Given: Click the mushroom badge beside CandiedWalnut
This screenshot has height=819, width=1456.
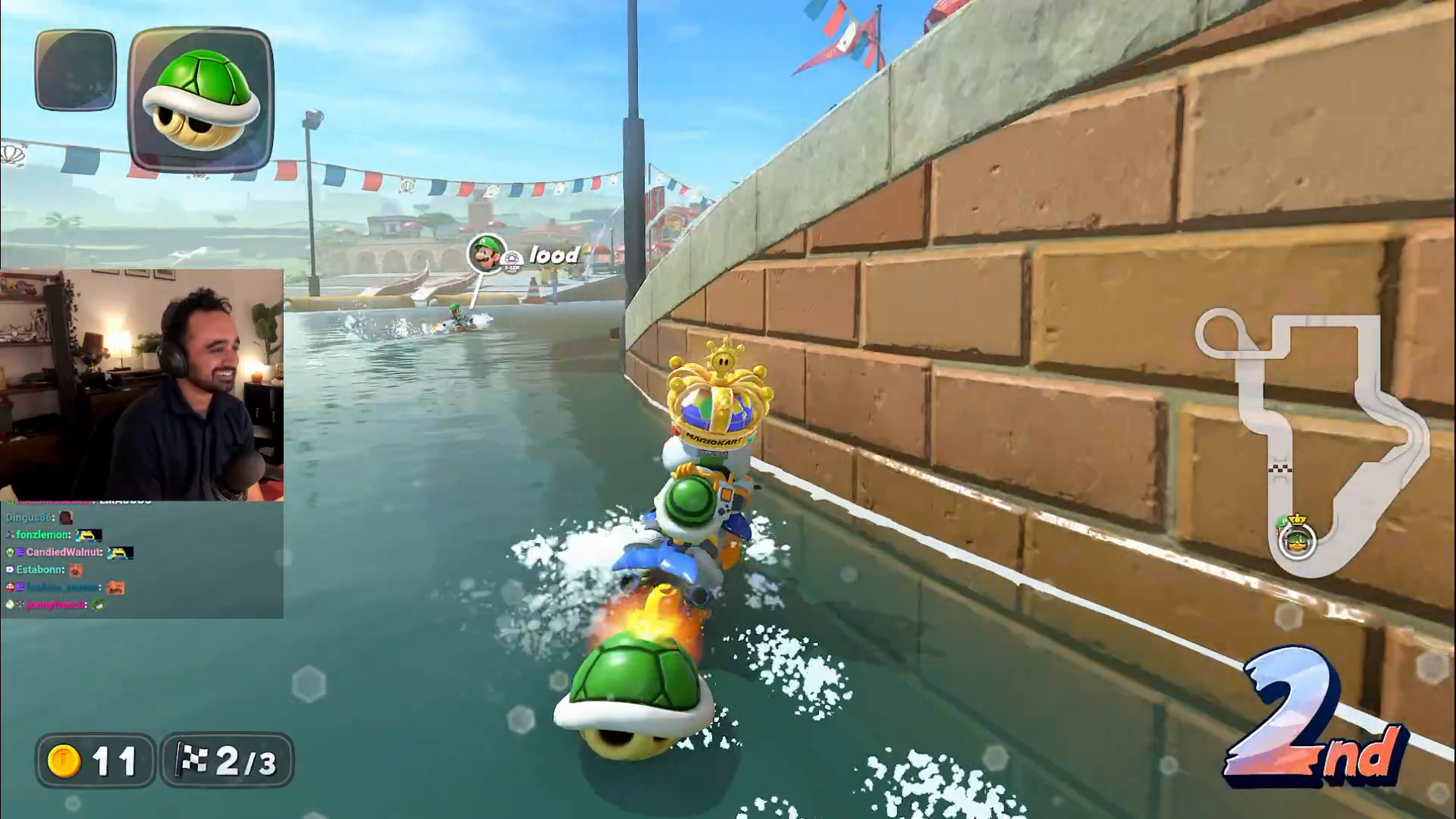Looking at the screenshot, I should coord(10,554).
